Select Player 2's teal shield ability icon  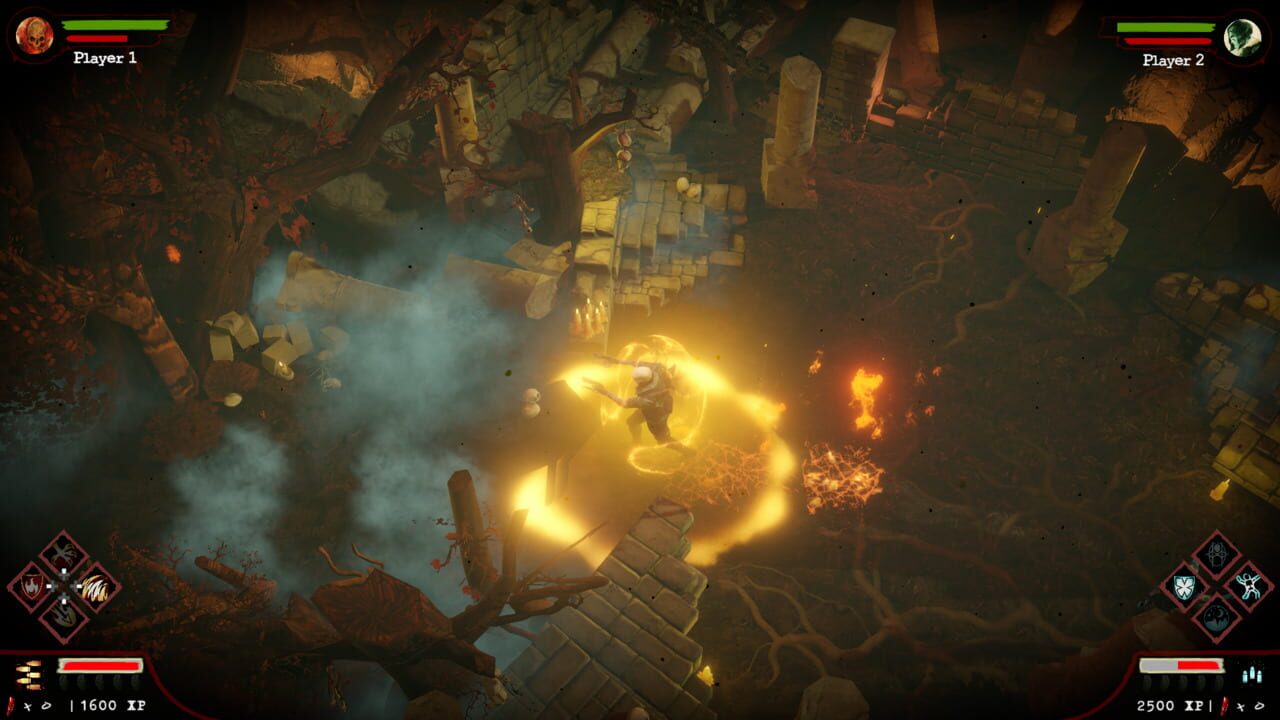[1183, 586]
